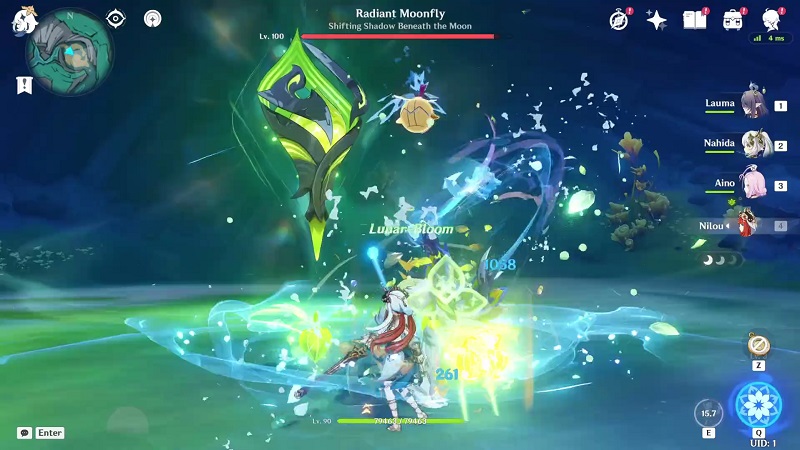Activate the Elemental Skill on cooldown
The width and height of the screenshot is (800, 450).
click(709, 412)
